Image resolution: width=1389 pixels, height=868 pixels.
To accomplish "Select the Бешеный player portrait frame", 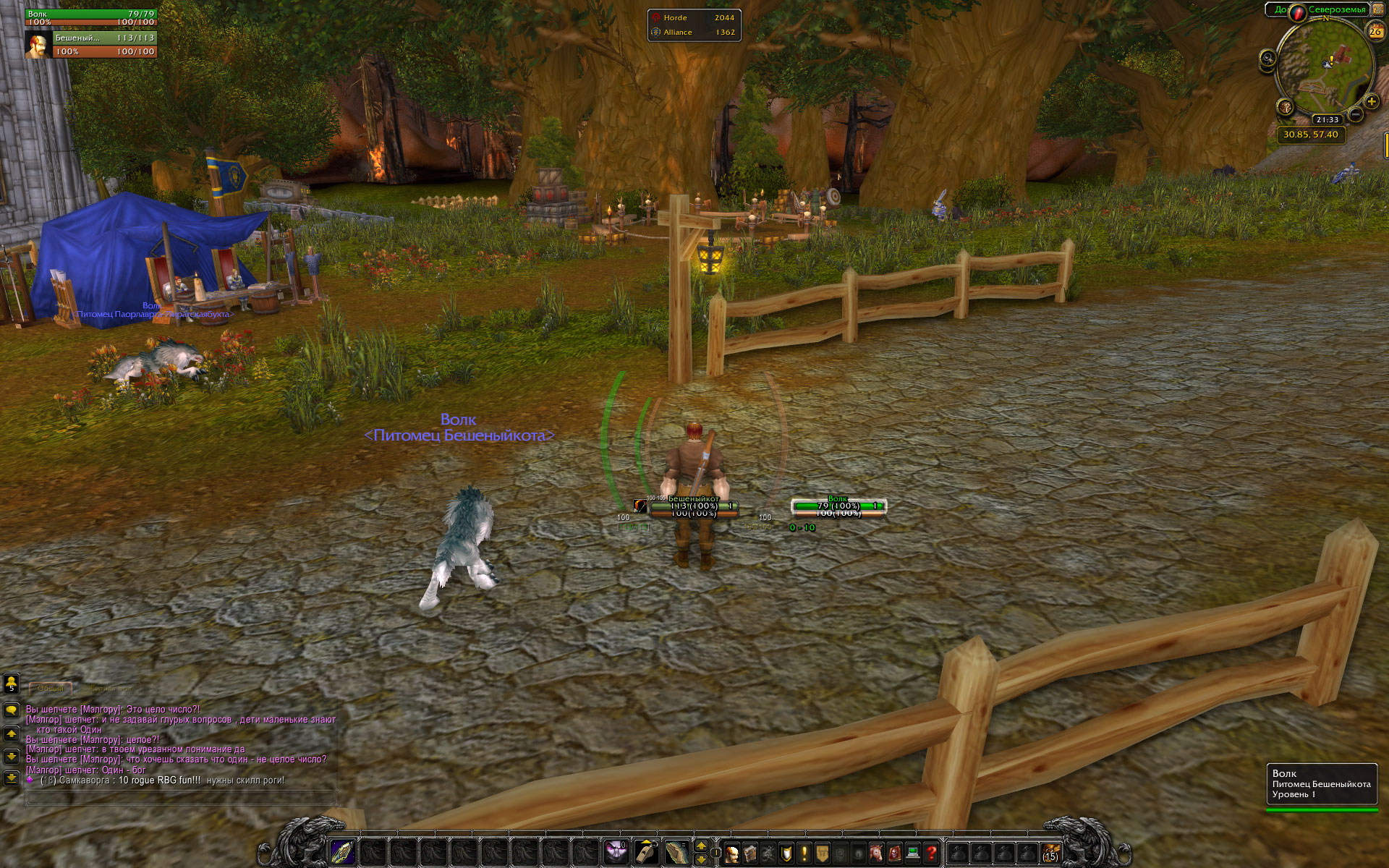I will tap(38, 45).
